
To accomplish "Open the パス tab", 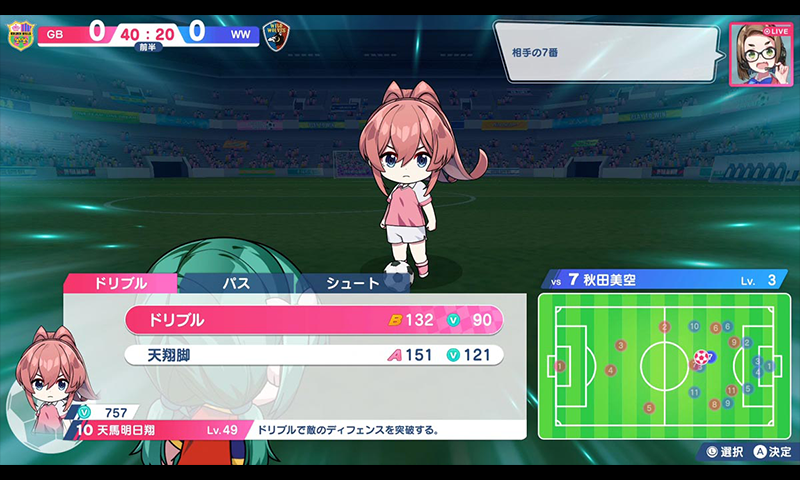I will 236,283.
